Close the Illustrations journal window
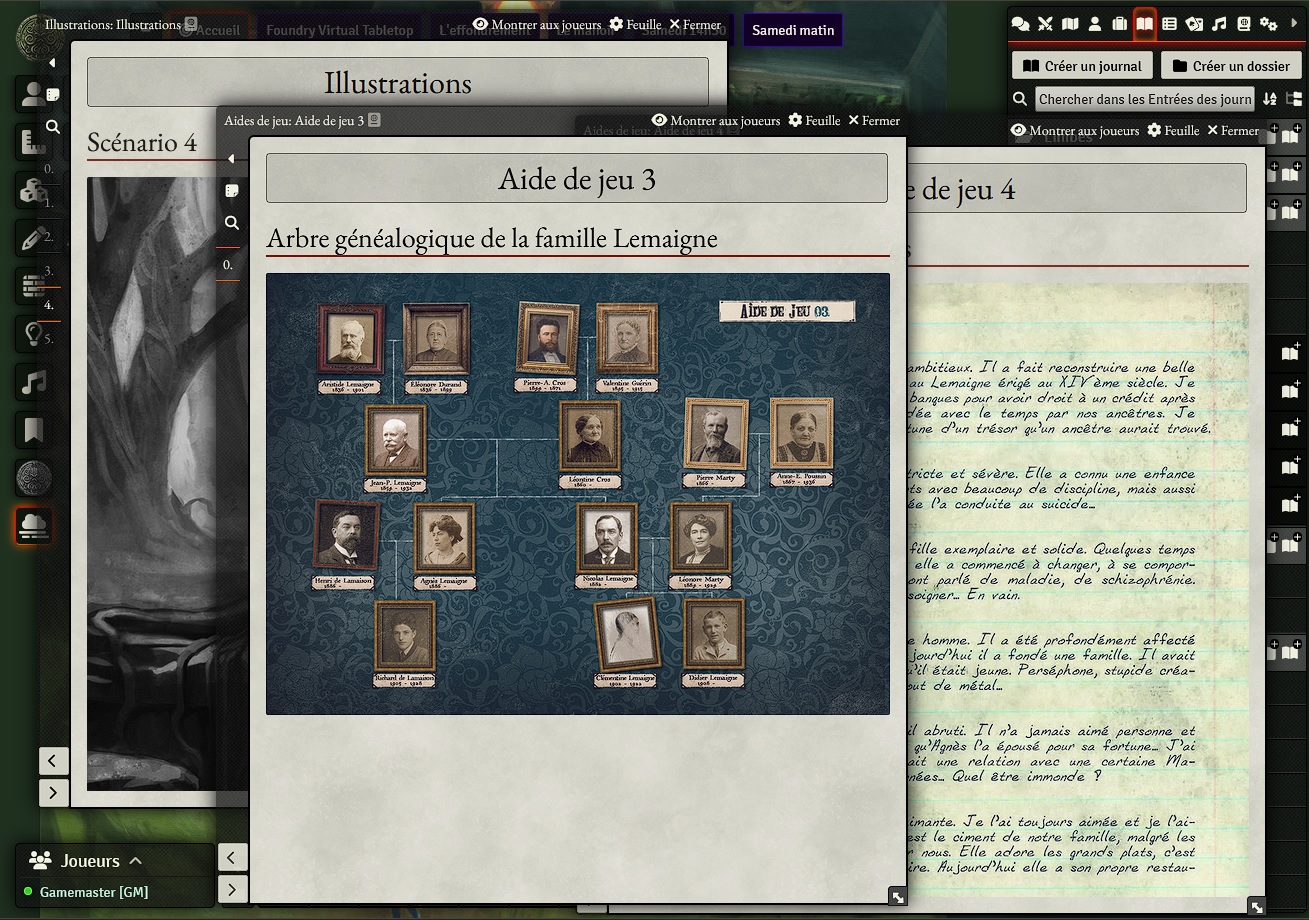The height and width of the screenshot is (920, 1309). point(695,24)
